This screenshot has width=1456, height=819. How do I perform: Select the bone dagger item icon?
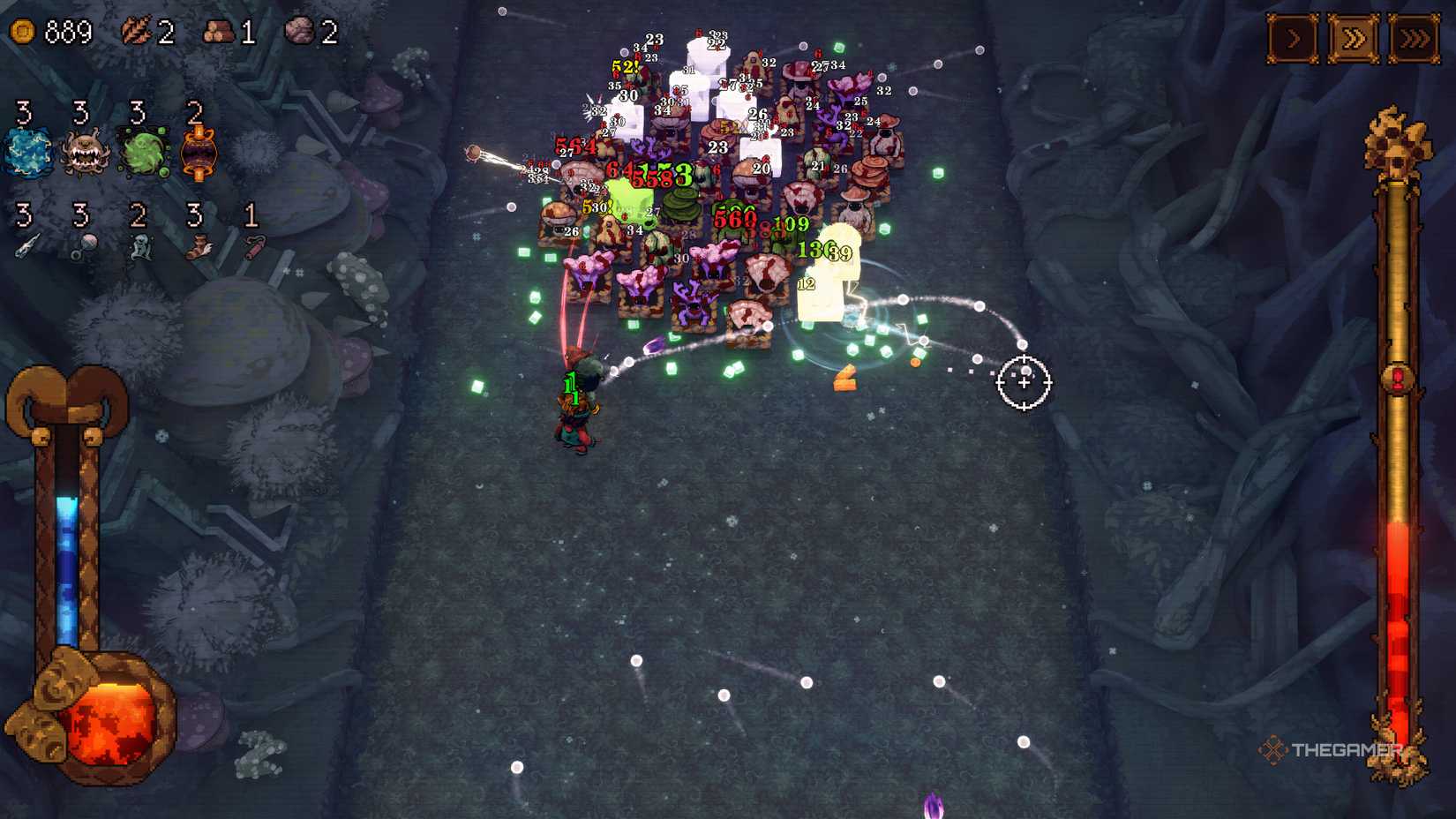[28, 247]
